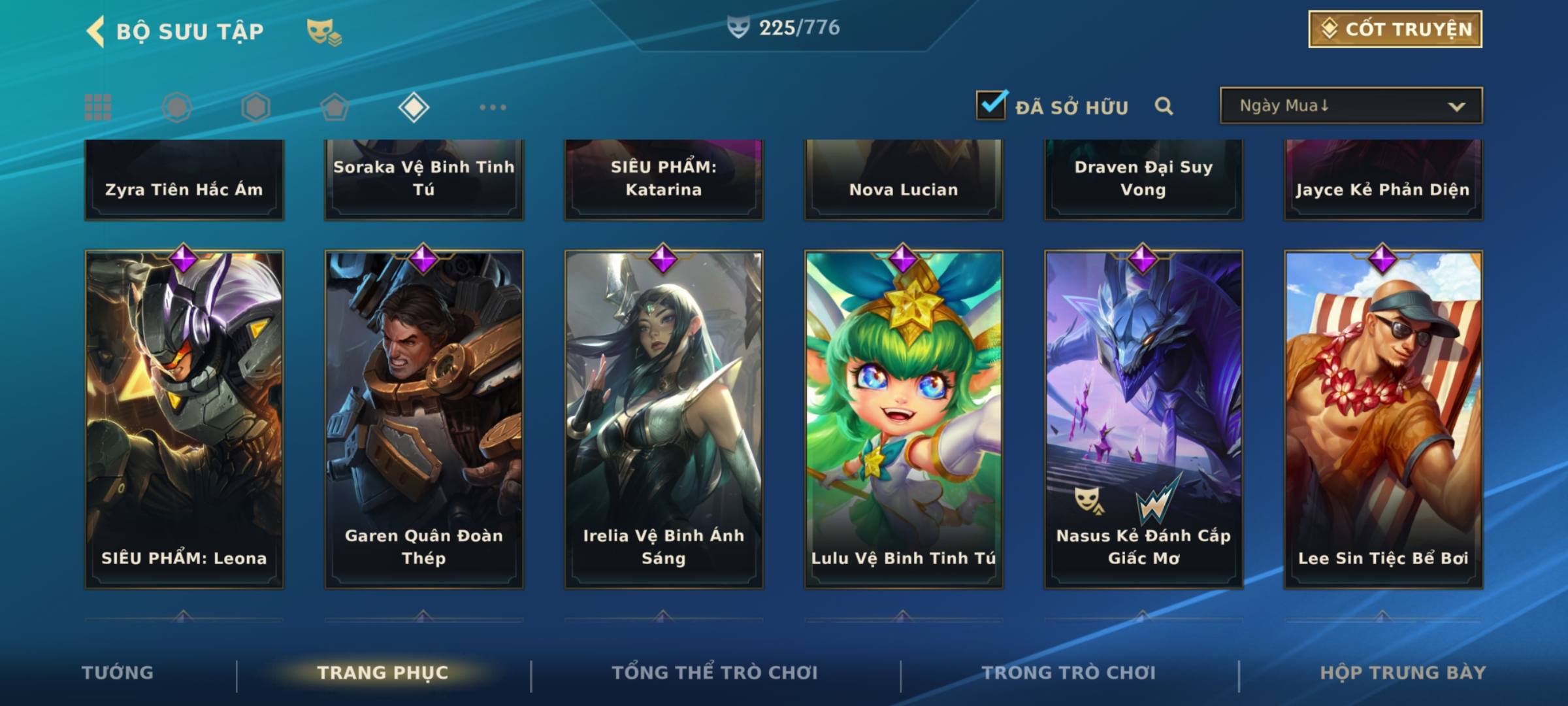This screenshot has height=706, width=1568.
Task: Switch to Tổng Thể Trò Chơi tab
Action: pos(715,673)
